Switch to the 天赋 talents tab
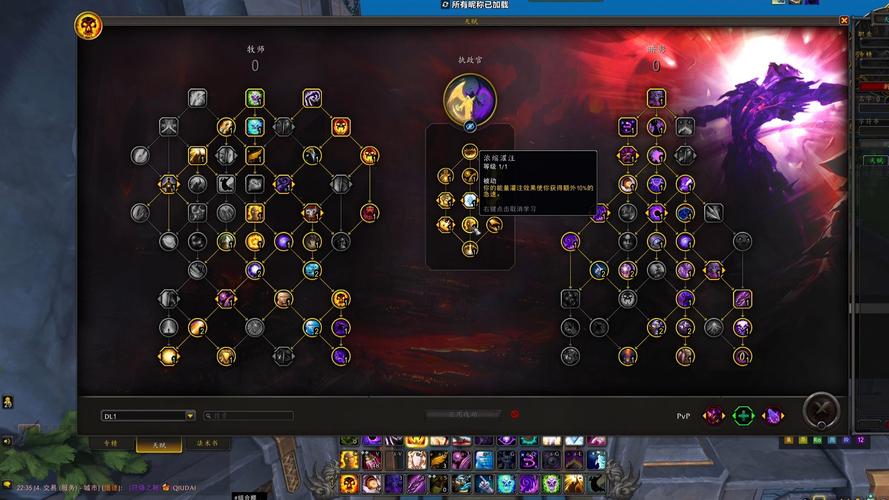Image resolution: width=889 pixels, height=500 pixels. [159, 443]
